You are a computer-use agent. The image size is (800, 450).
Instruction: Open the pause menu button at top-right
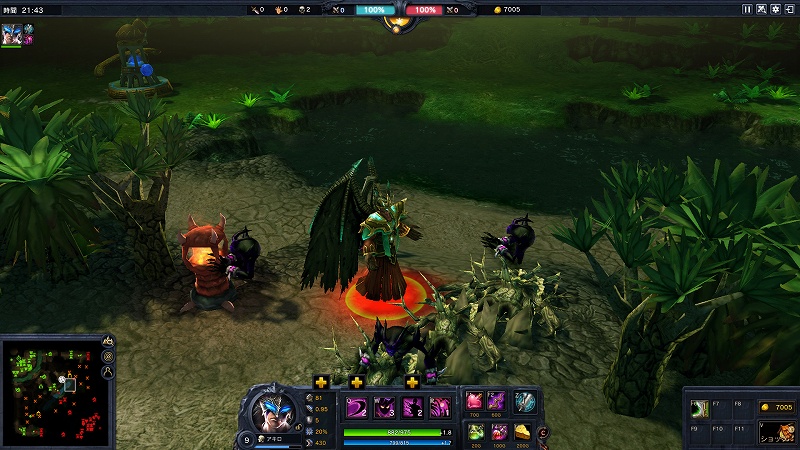click(747, 9)
